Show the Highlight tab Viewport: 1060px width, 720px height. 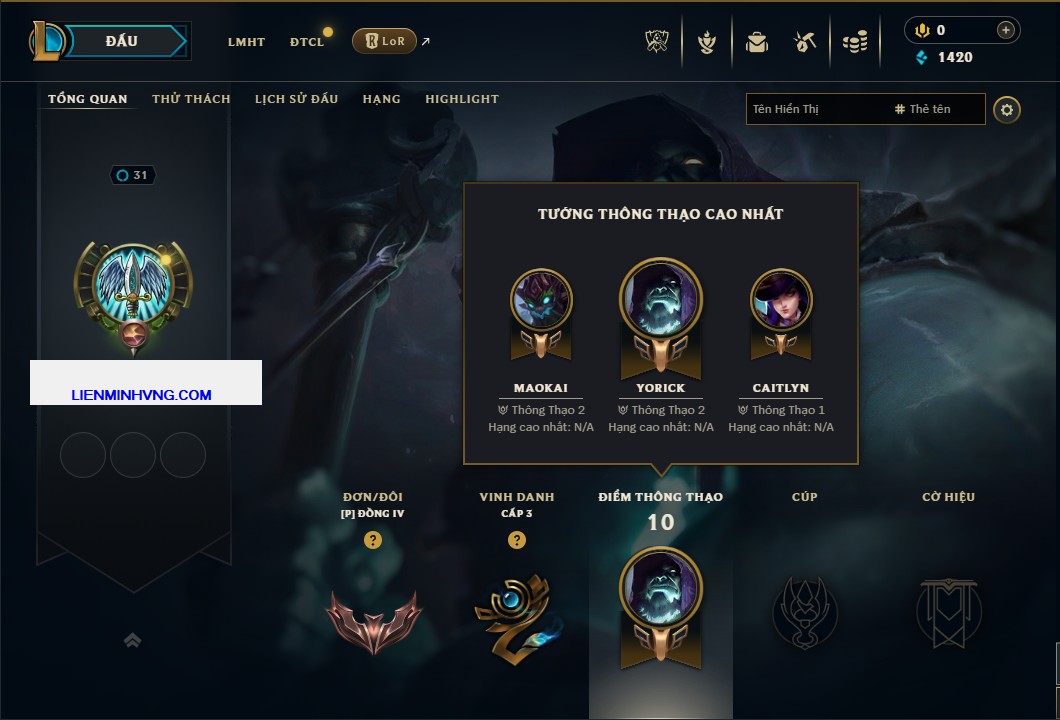point(461,99)
